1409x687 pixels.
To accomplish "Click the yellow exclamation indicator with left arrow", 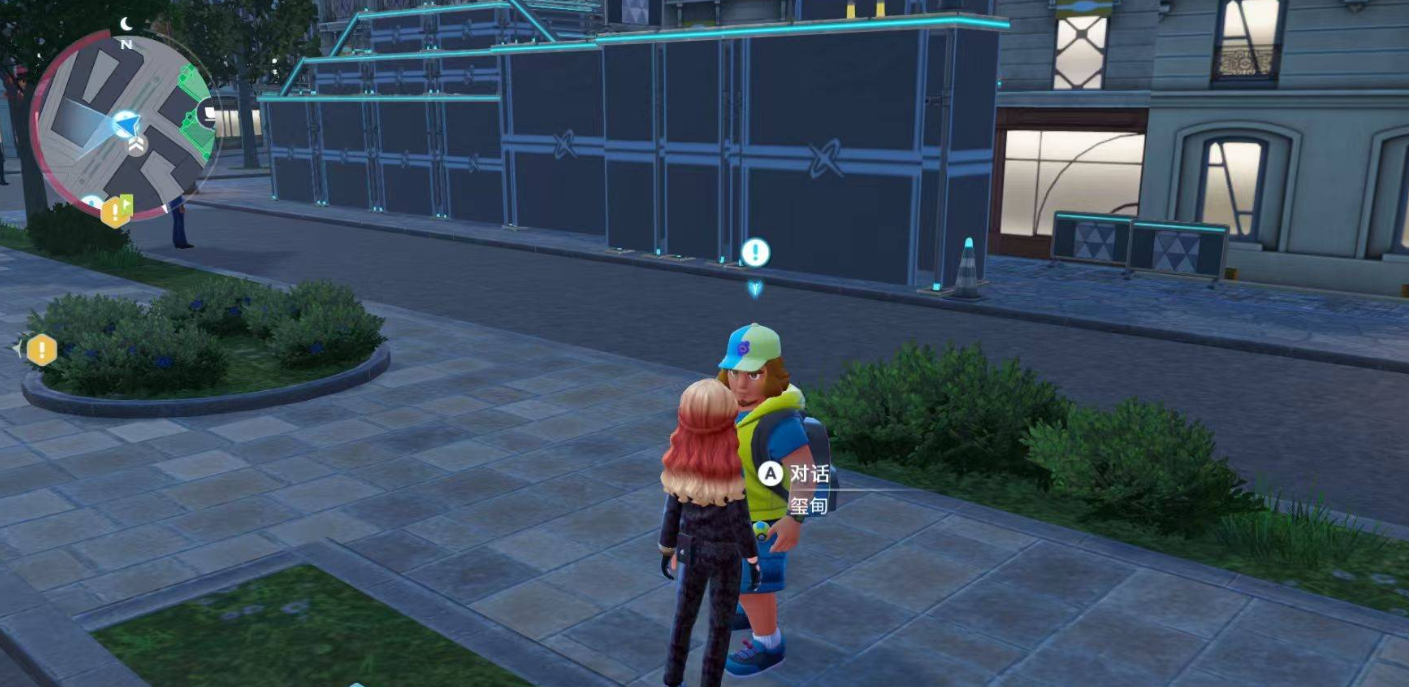I will [40, 350].
